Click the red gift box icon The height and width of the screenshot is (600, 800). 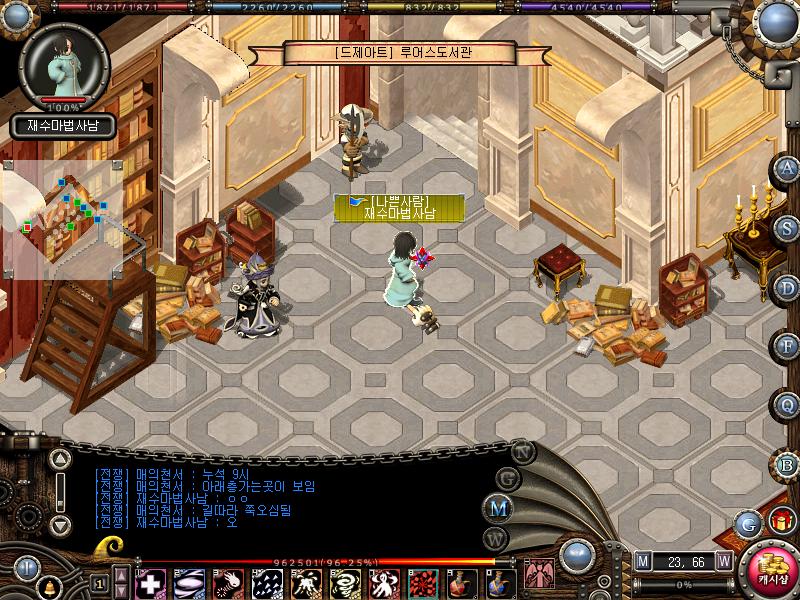coord(779,521)
